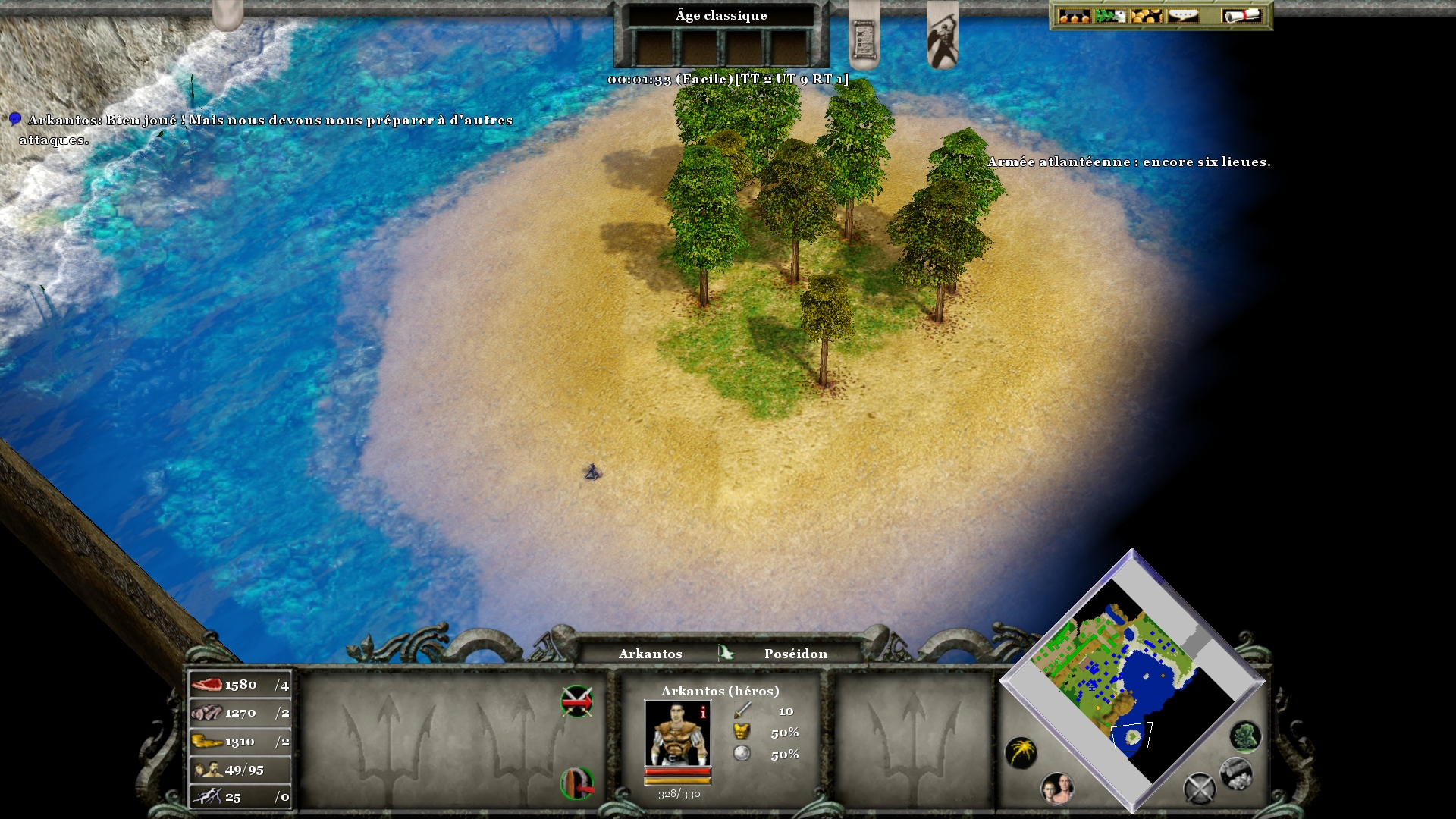Click the gold resource counter
Image resolution: width=1456 pixels, height=819 pixels.
click(x=240, y=742)
